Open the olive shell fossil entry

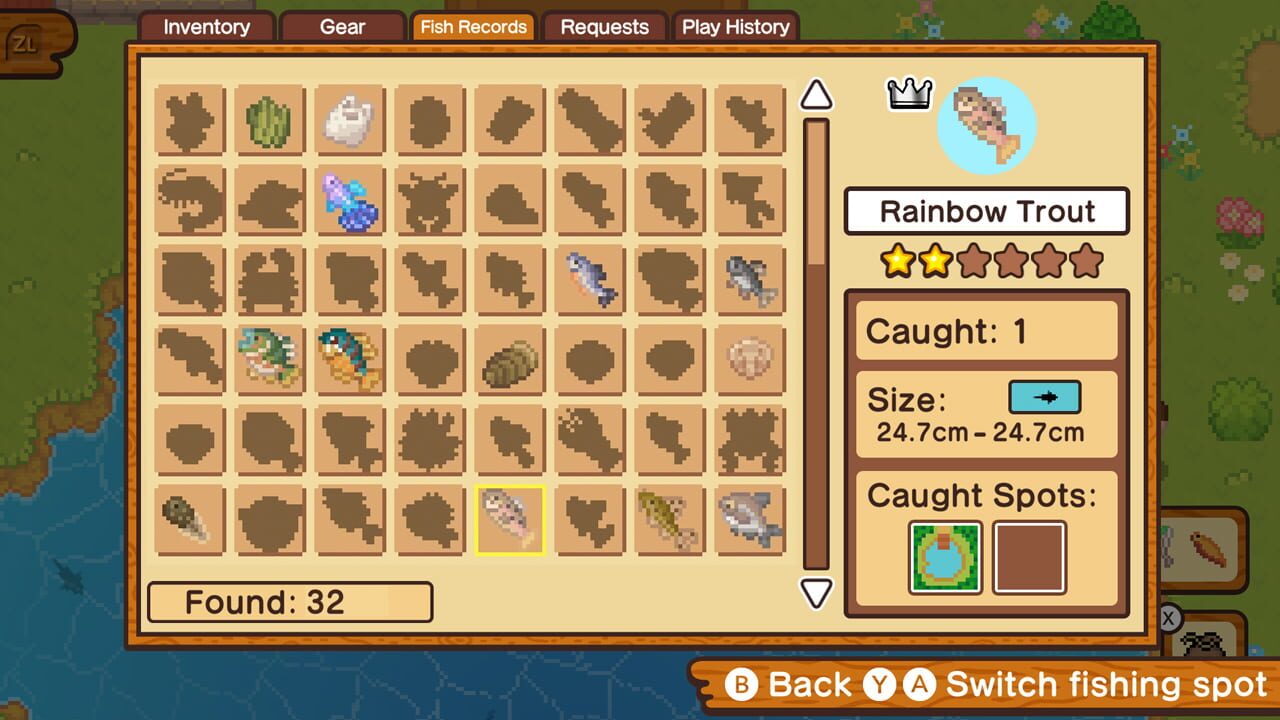[x=510, y=360]
